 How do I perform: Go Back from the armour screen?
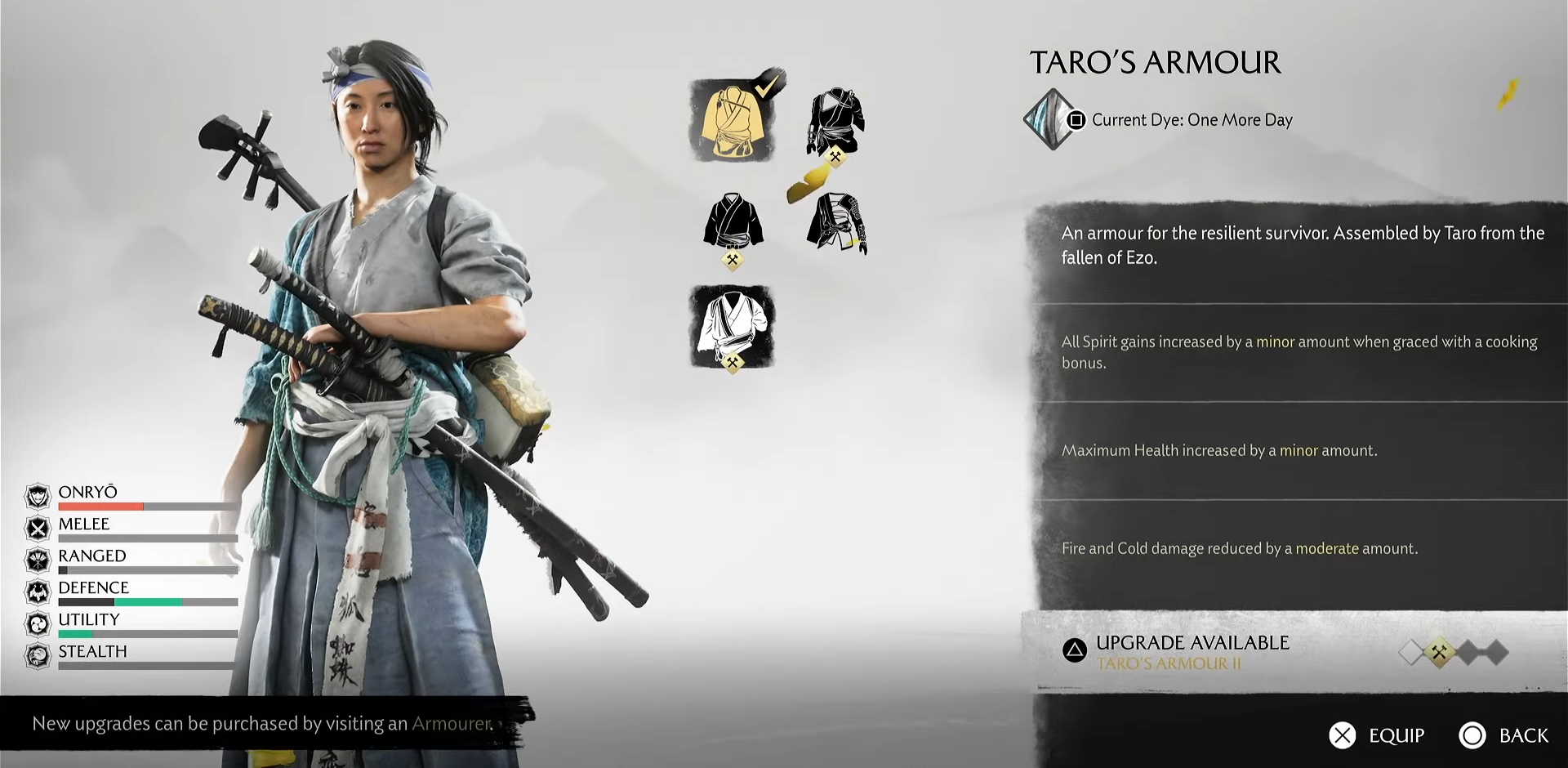1522,735
